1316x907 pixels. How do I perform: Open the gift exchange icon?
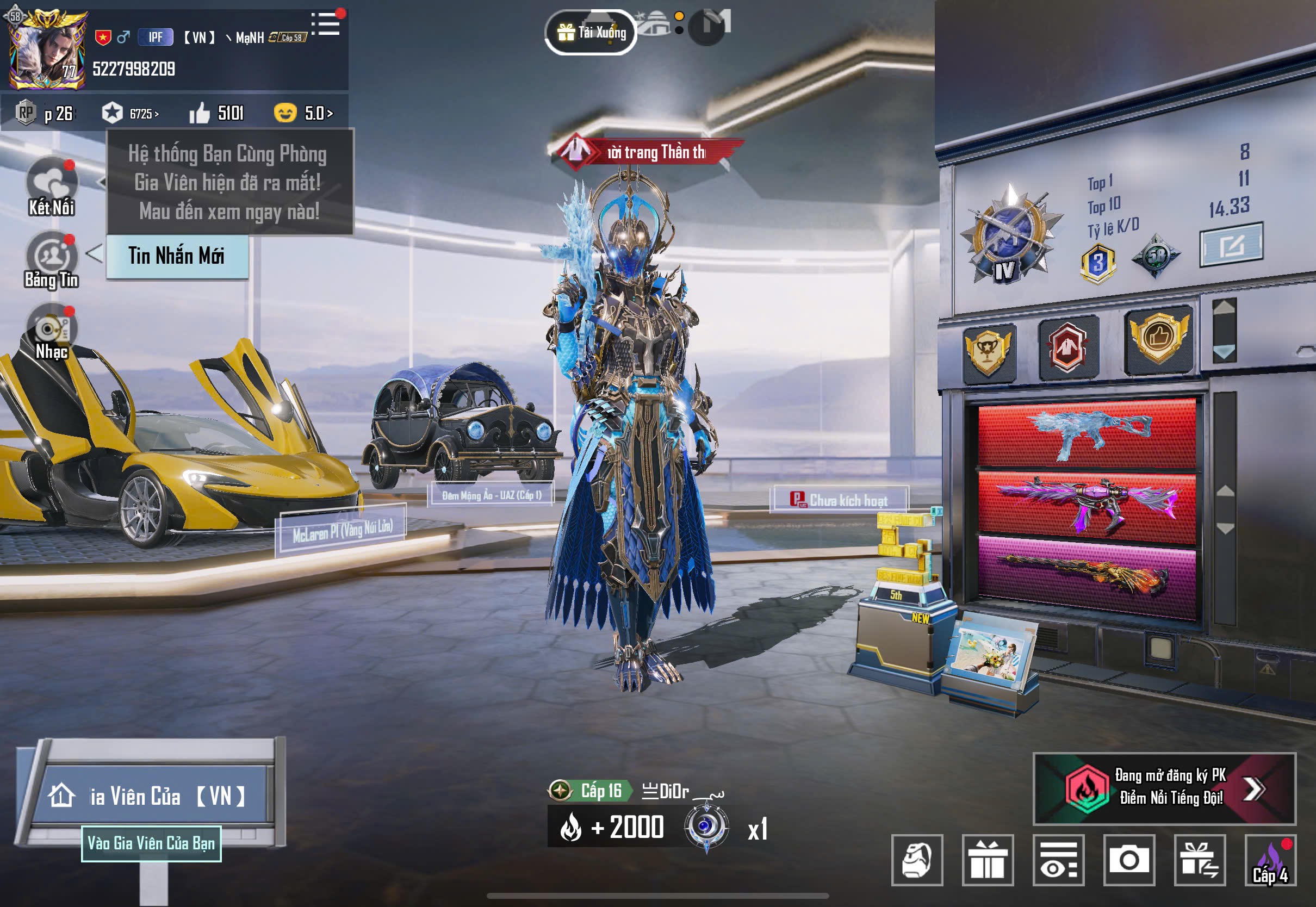click(x=1200, y=860)
